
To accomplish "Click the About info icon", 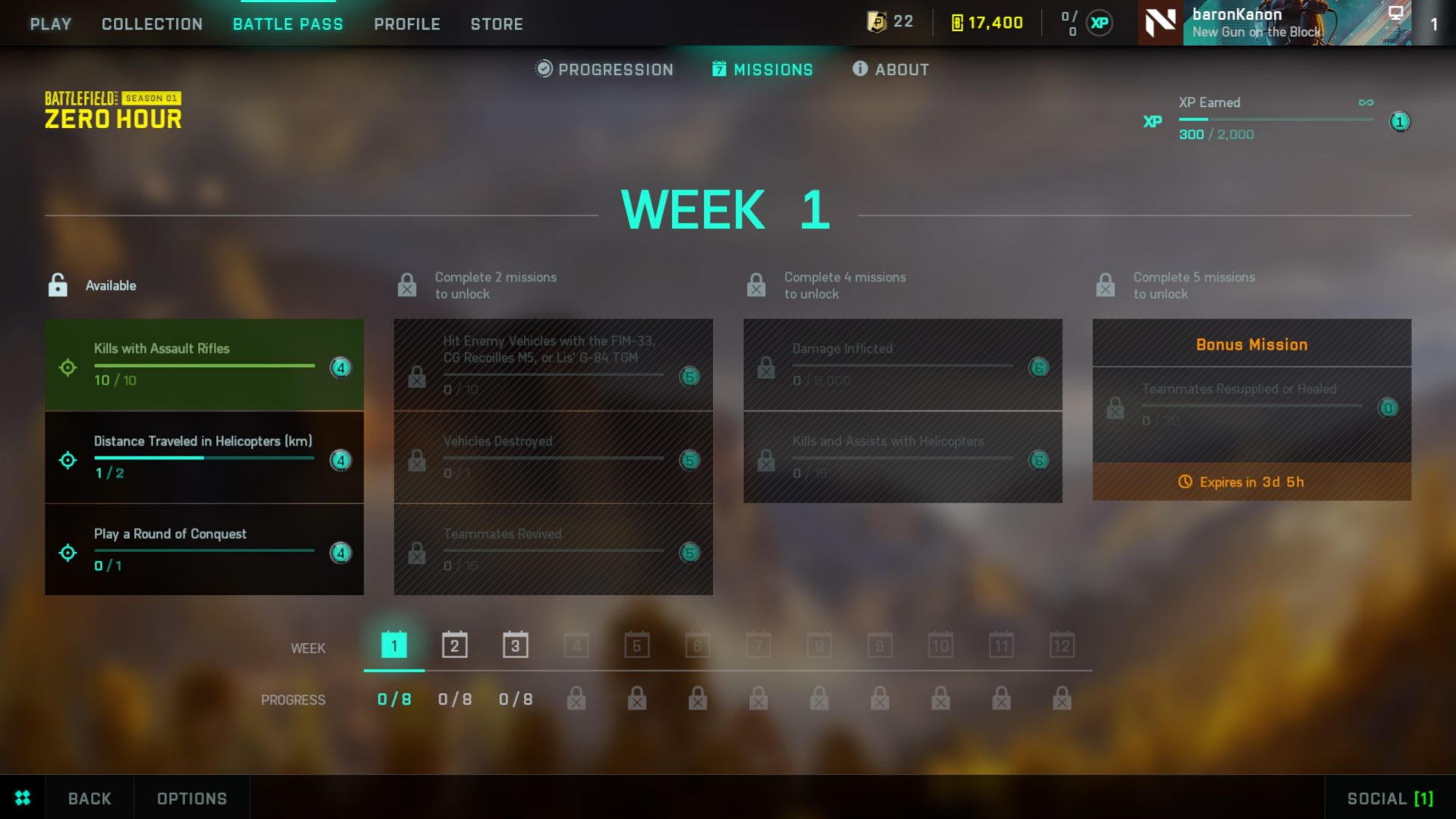I will [859, 69].
